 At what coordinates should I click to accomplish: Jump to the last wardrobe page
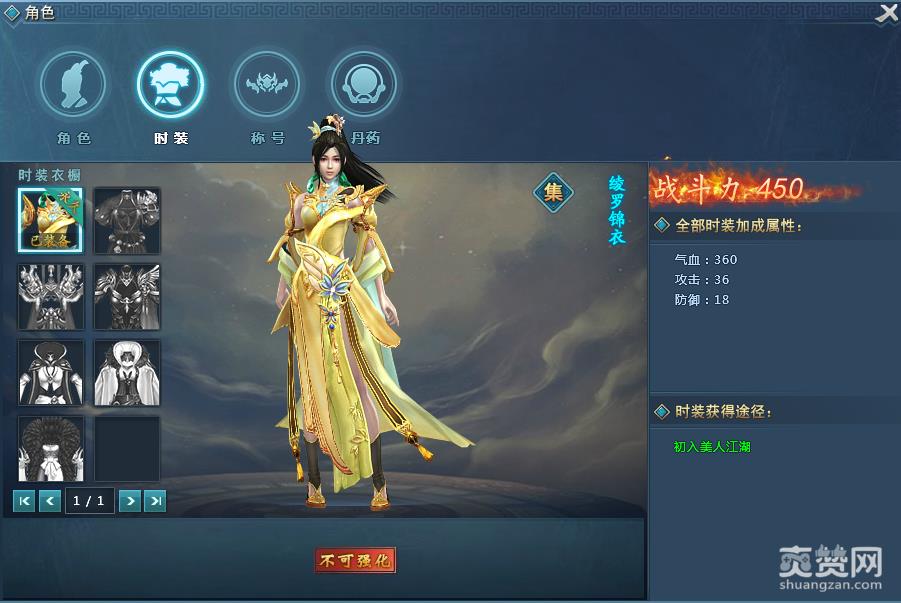click(155, 501)
